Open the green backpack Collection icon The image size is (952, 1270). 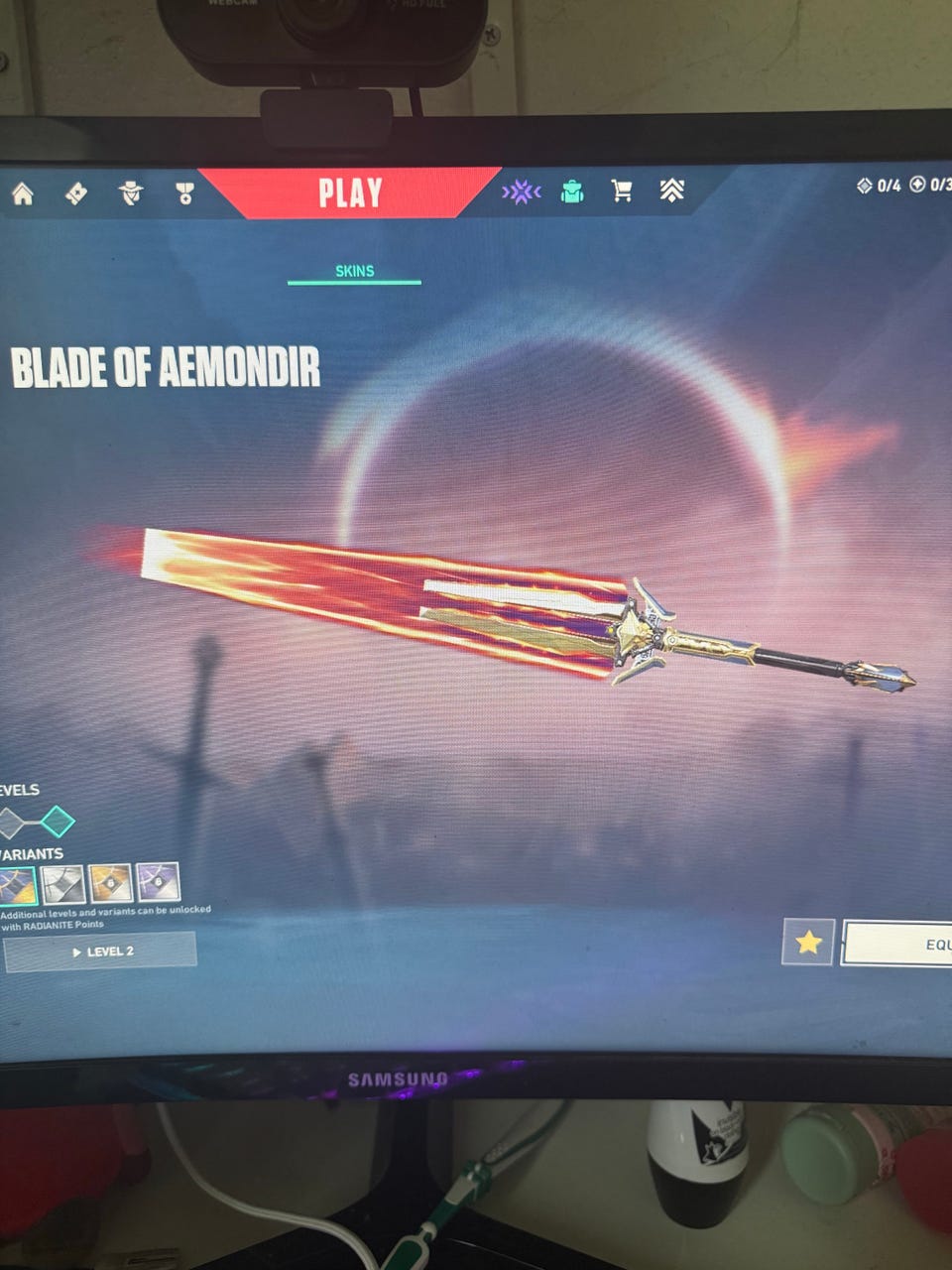[x=571, y=191]
